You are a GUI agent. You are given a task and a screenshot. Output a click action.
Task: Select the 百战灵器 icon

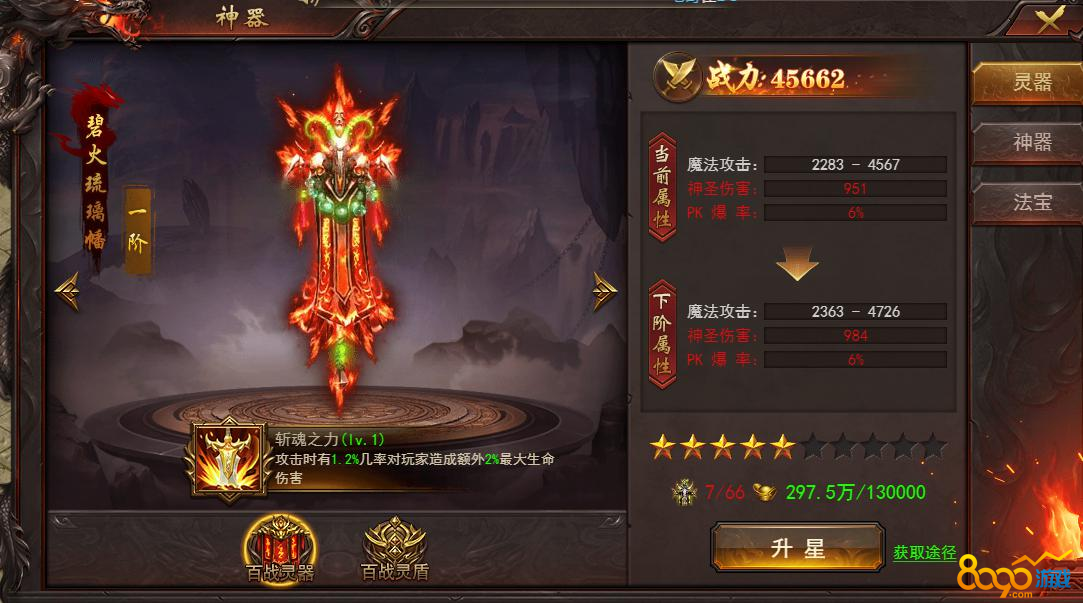[280, 545]
